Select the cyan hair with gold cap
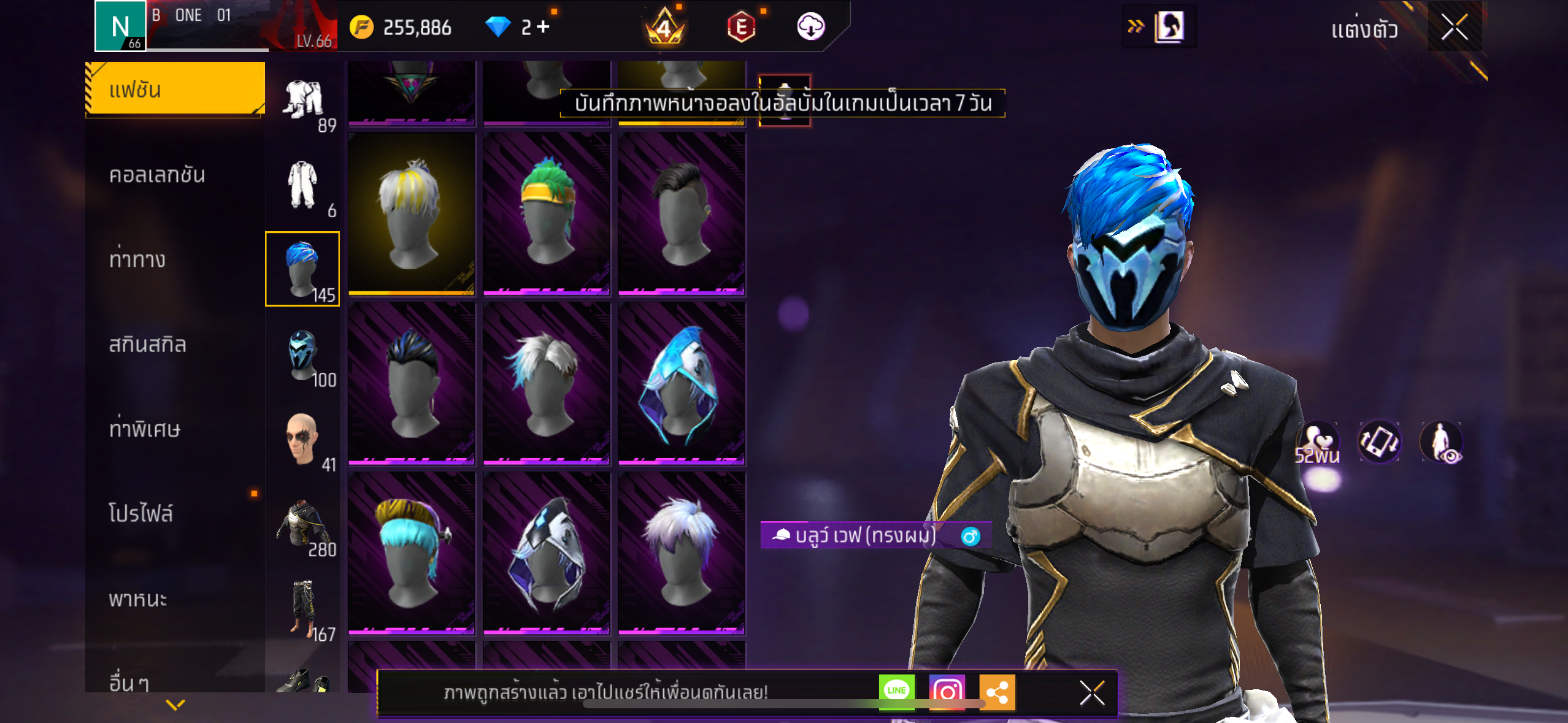The height and width of the screenshot is (723, 1568). (412, 553)
